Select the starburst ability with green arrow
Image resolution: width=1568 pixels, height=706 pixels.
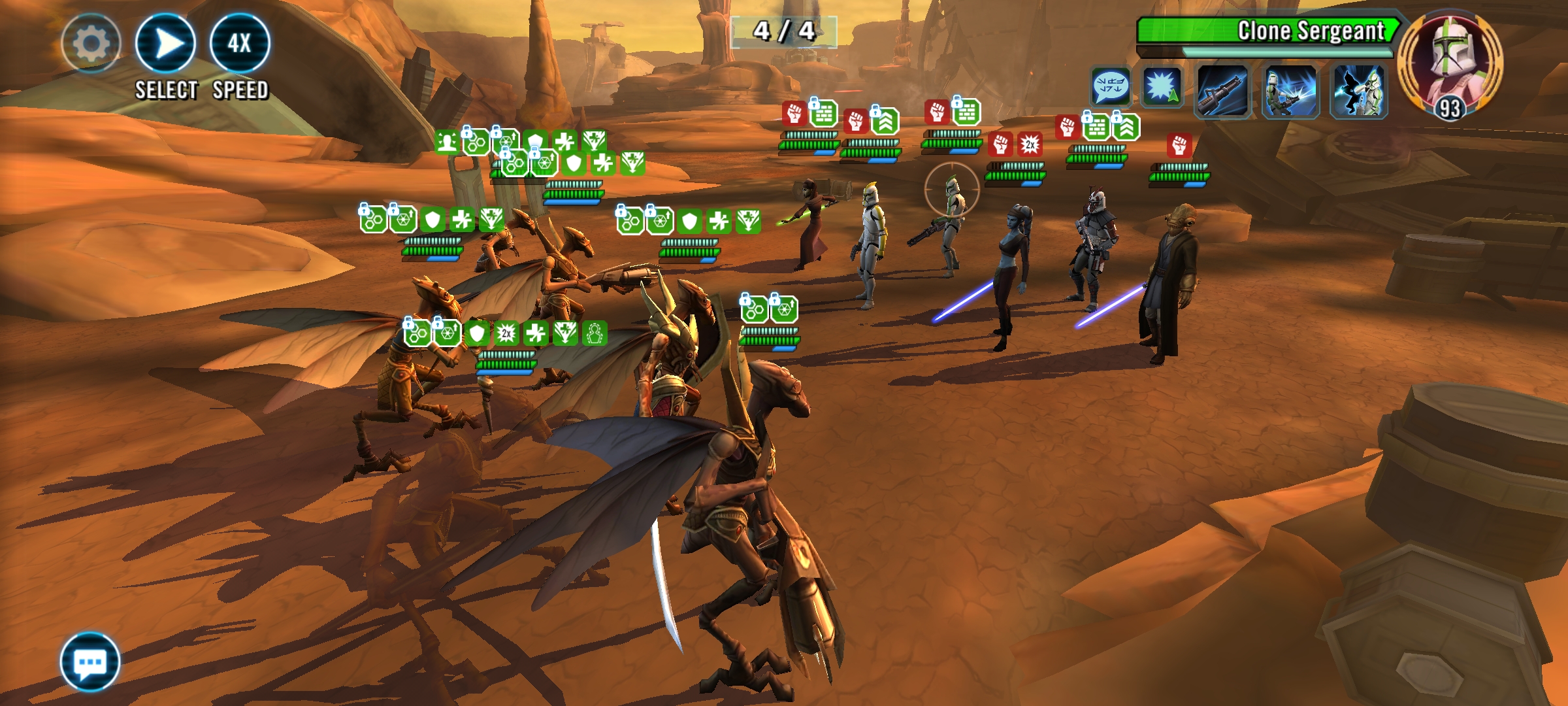pyautogui.click(x=1162, y=88)
